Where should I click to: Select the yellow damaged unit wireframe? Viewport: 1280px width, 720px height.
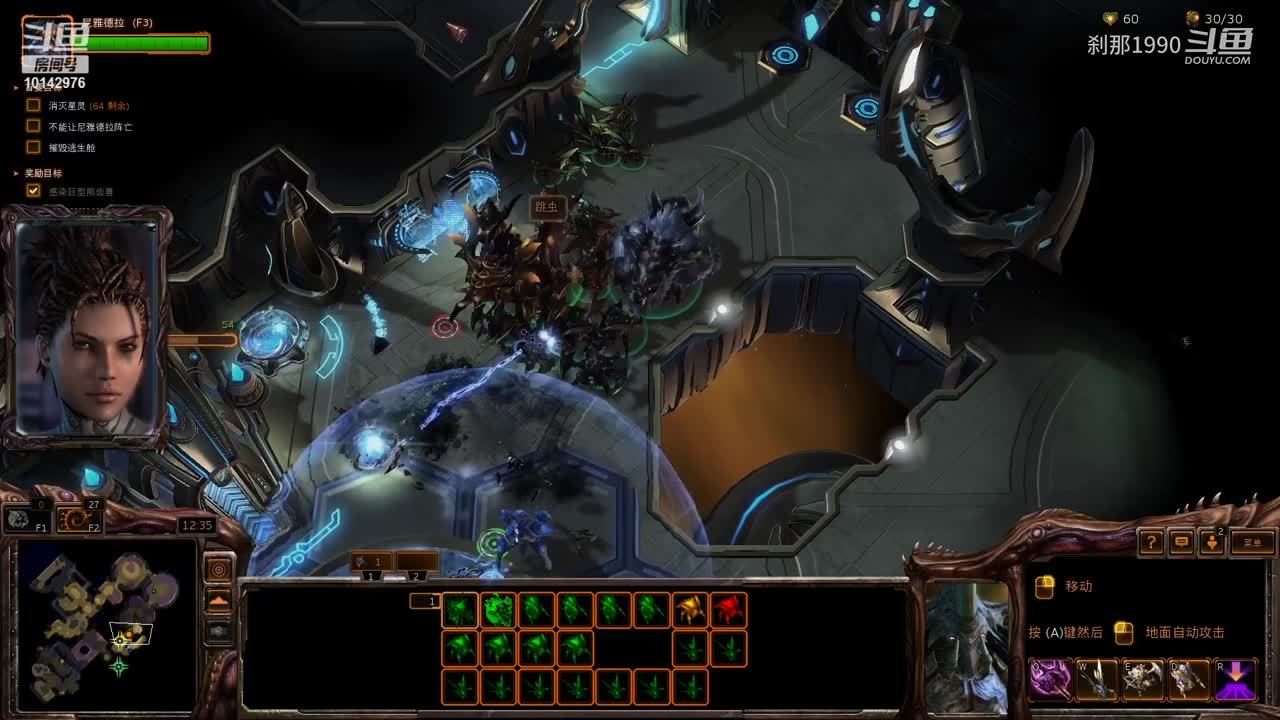690,610
